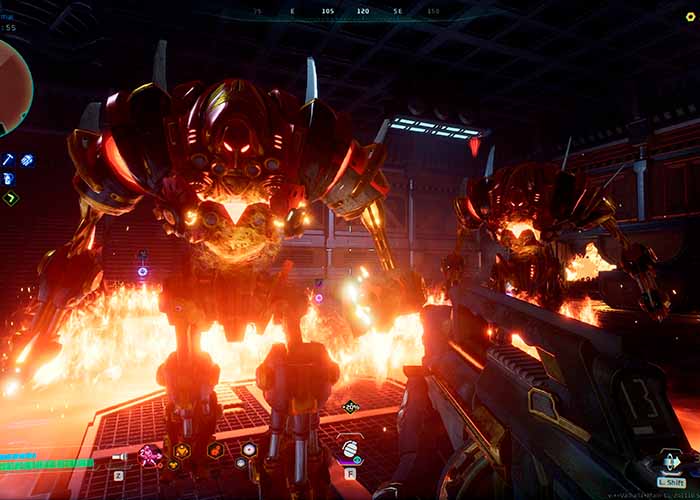Activate the pink character ability icon
The image size is (700, 500).
(150, 454)
